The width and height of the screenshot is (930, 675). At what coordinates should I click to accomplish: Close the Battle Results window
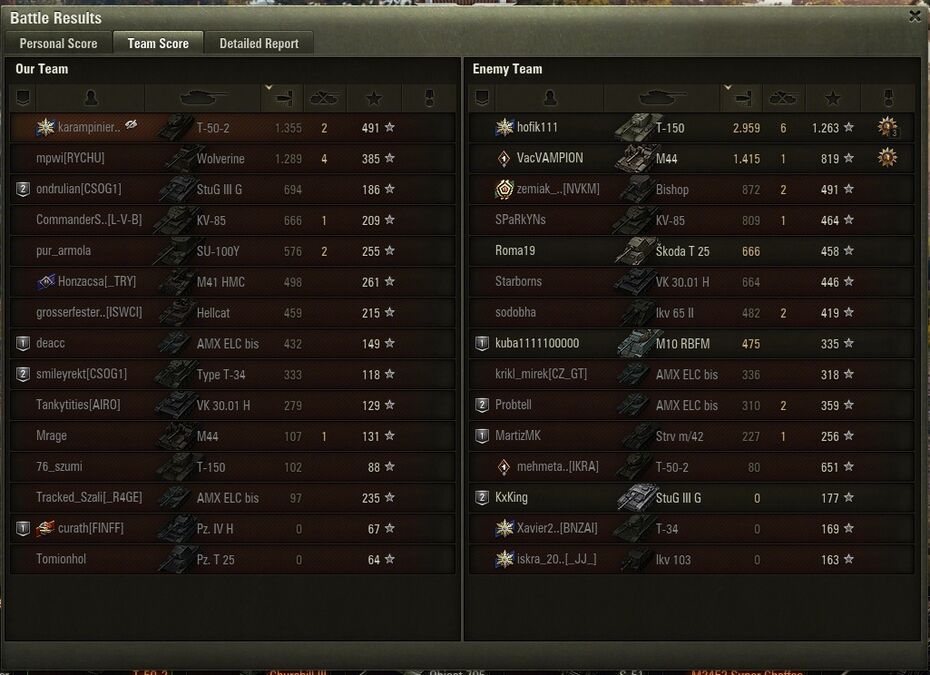point(915,16)
